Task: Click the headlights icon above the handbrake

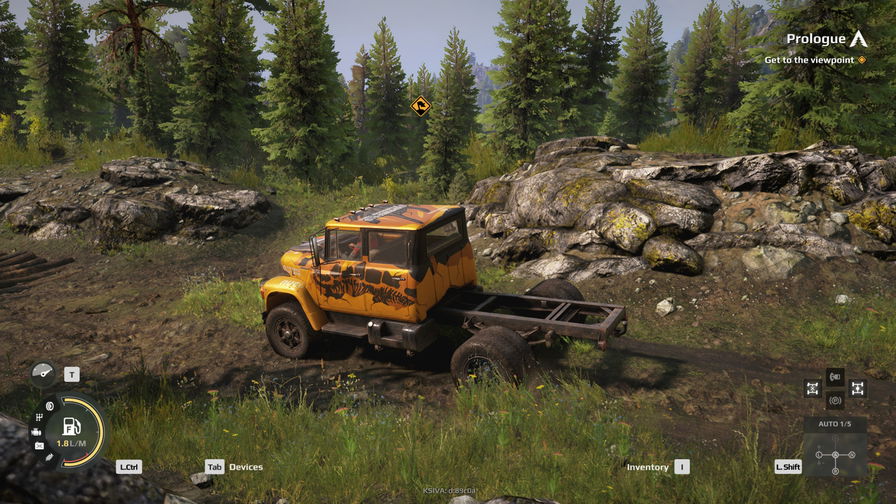Action: coord(835,376)
